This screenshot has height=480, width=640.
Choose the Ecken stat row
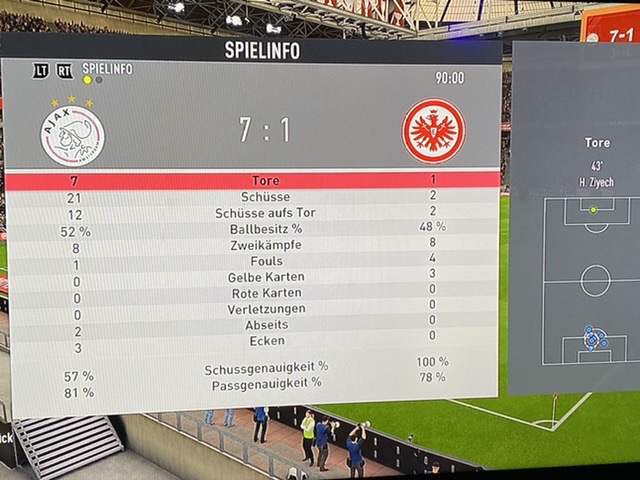click(x=252, y=341)
